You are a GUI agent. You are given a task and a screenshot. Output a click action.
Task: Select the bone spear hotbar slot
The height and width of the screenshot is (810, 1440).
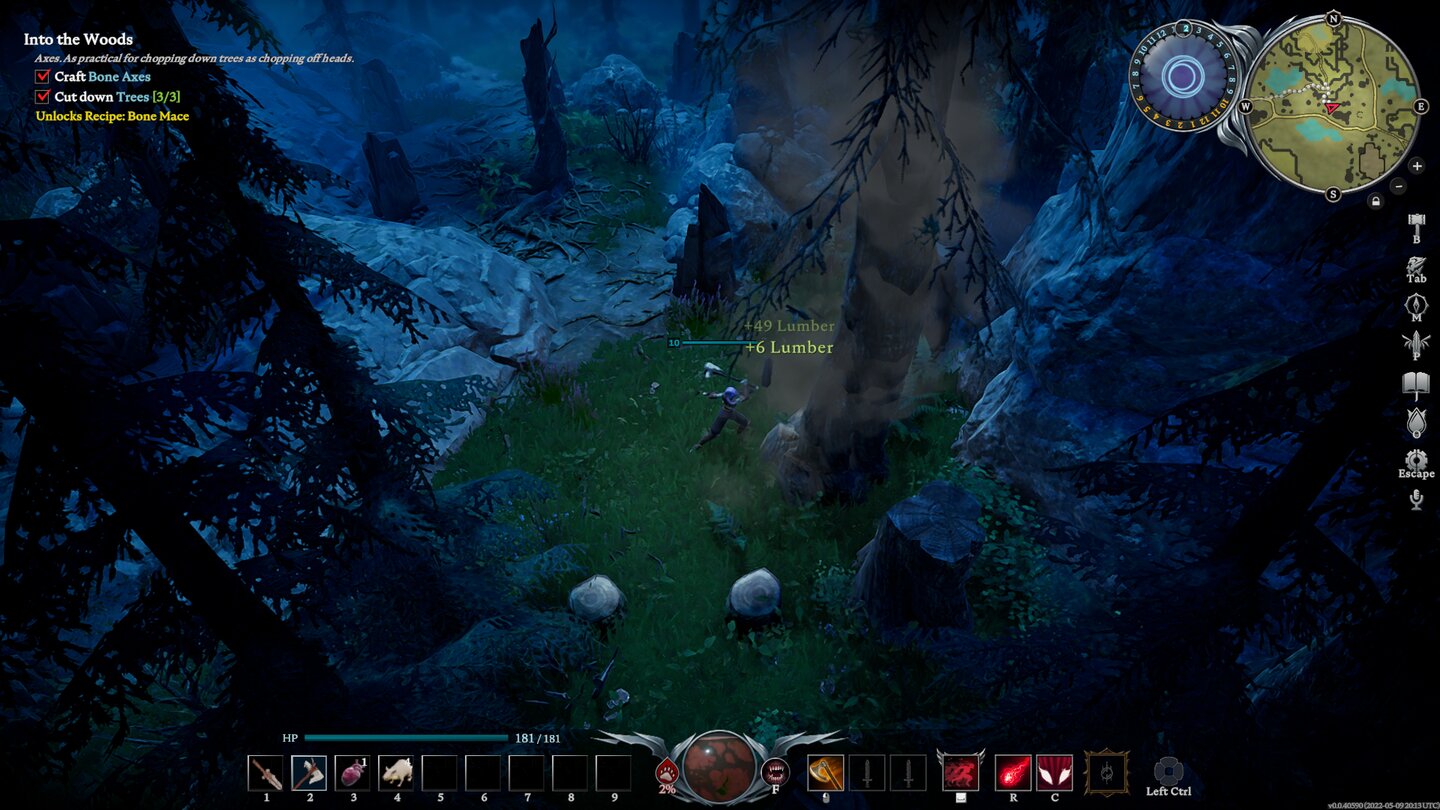(x=266, y=773)
